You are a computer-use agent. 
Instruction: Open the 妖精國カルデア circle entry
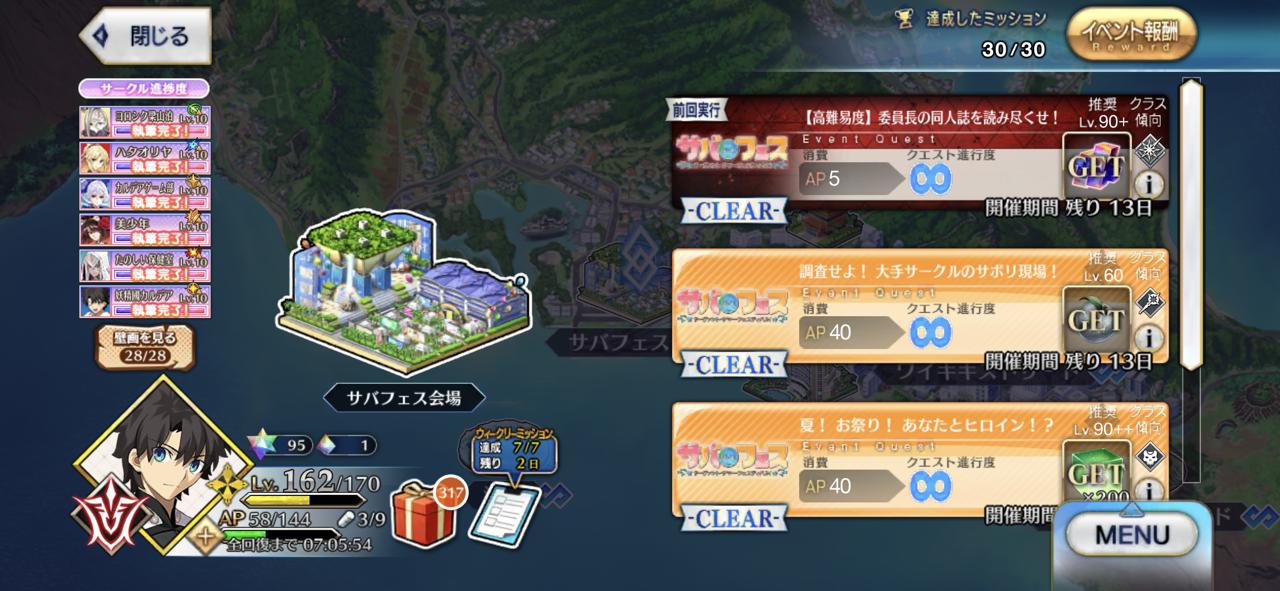(x=145, y=302)
